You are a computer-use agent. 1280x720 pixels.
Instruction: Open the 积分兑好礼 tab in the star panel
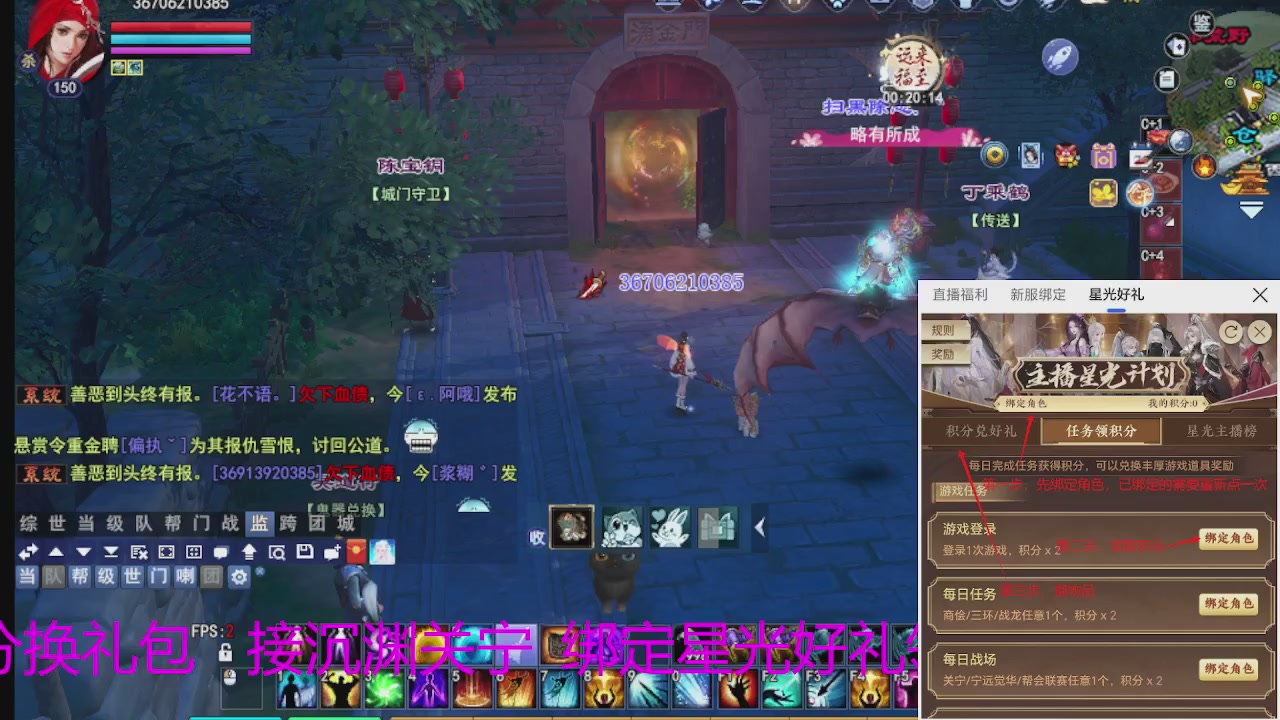coord(982,432)
